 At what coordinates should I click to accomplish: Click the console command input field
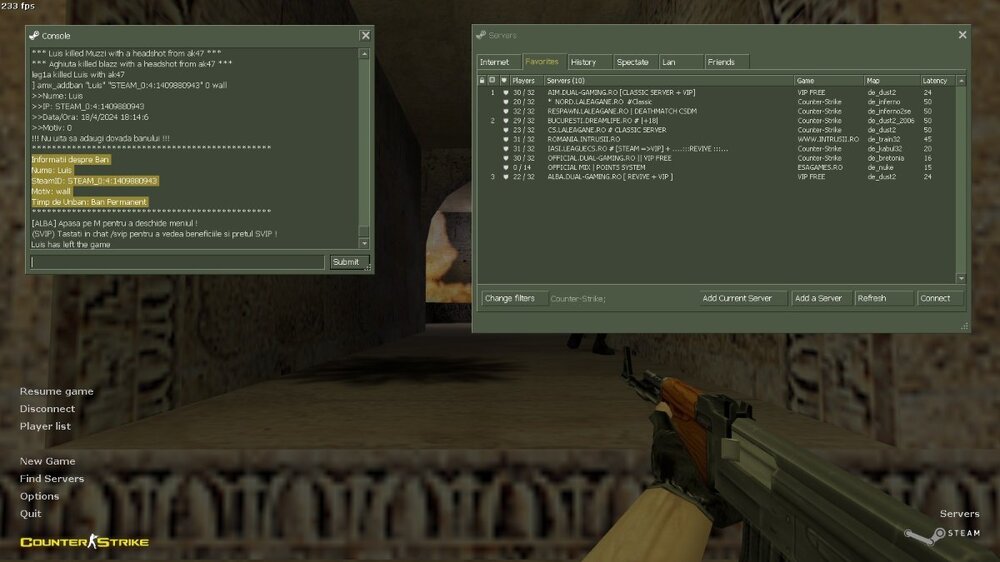tap(178, 262)
